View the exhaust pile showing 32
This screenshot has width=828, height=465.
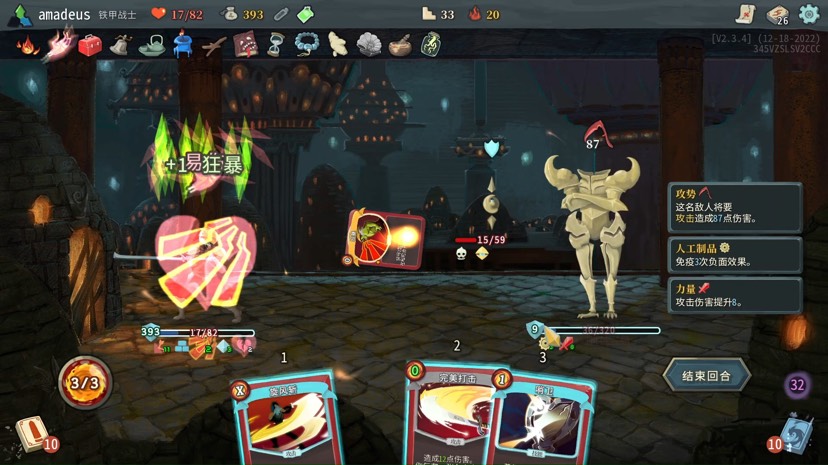click(x=797, y=385)
